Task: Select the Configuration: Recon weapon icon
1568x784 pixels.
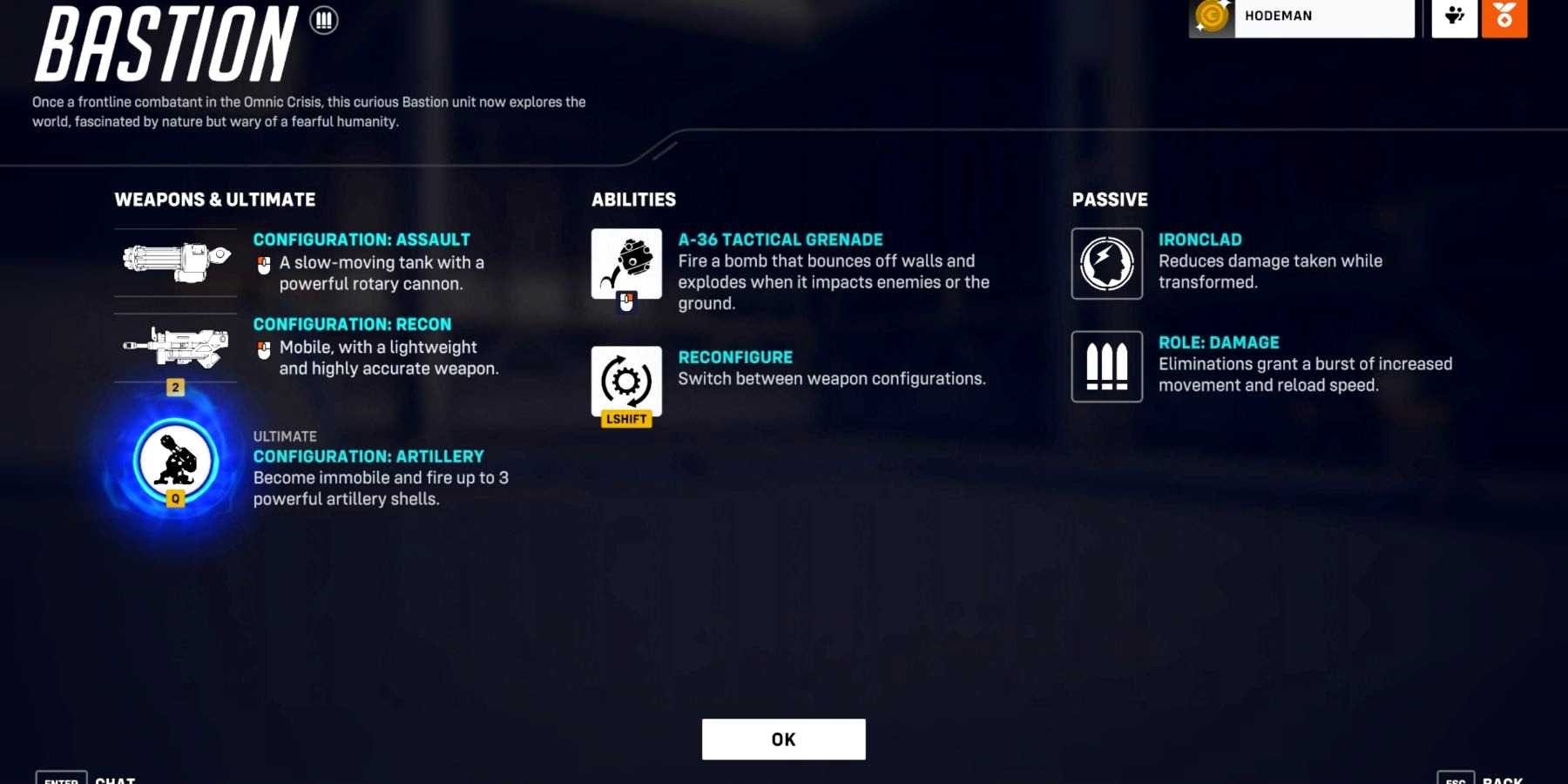Action: (176, 347)
